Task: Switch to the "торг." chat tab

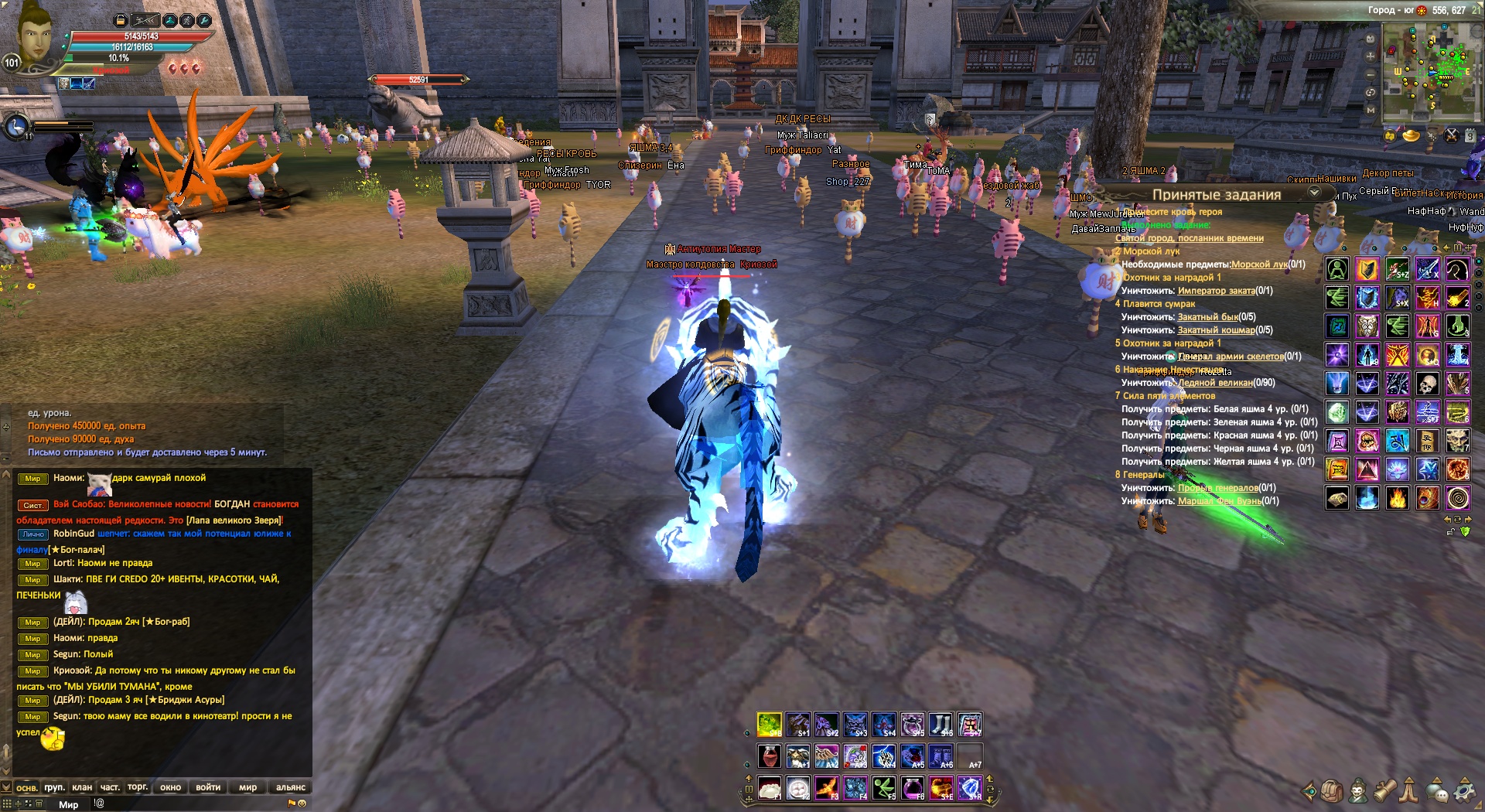Action: point(138,787)
